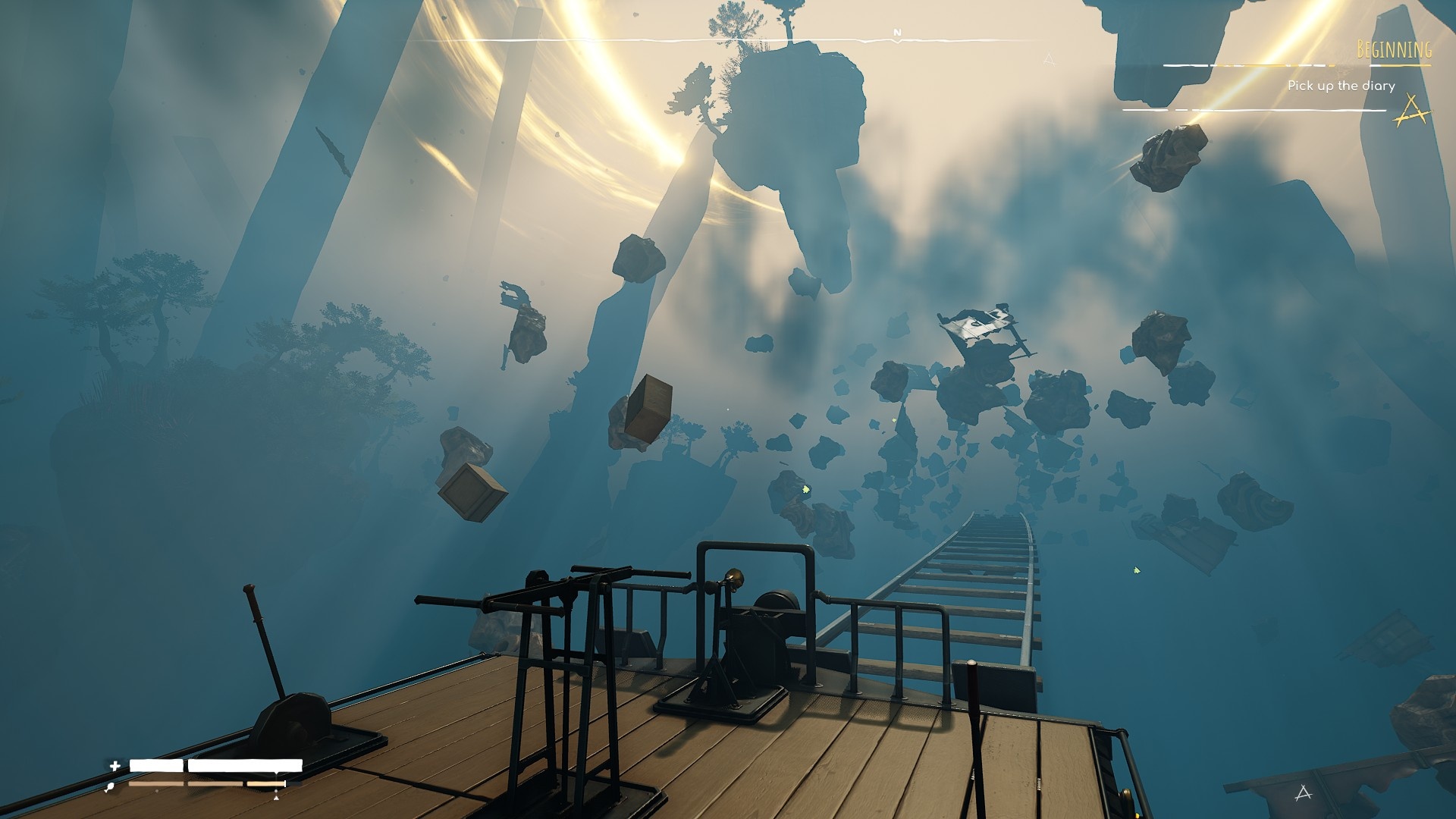Select the Pick up the diary objective text
This screenshot has width=1456, height=819.
point(1341,86)
